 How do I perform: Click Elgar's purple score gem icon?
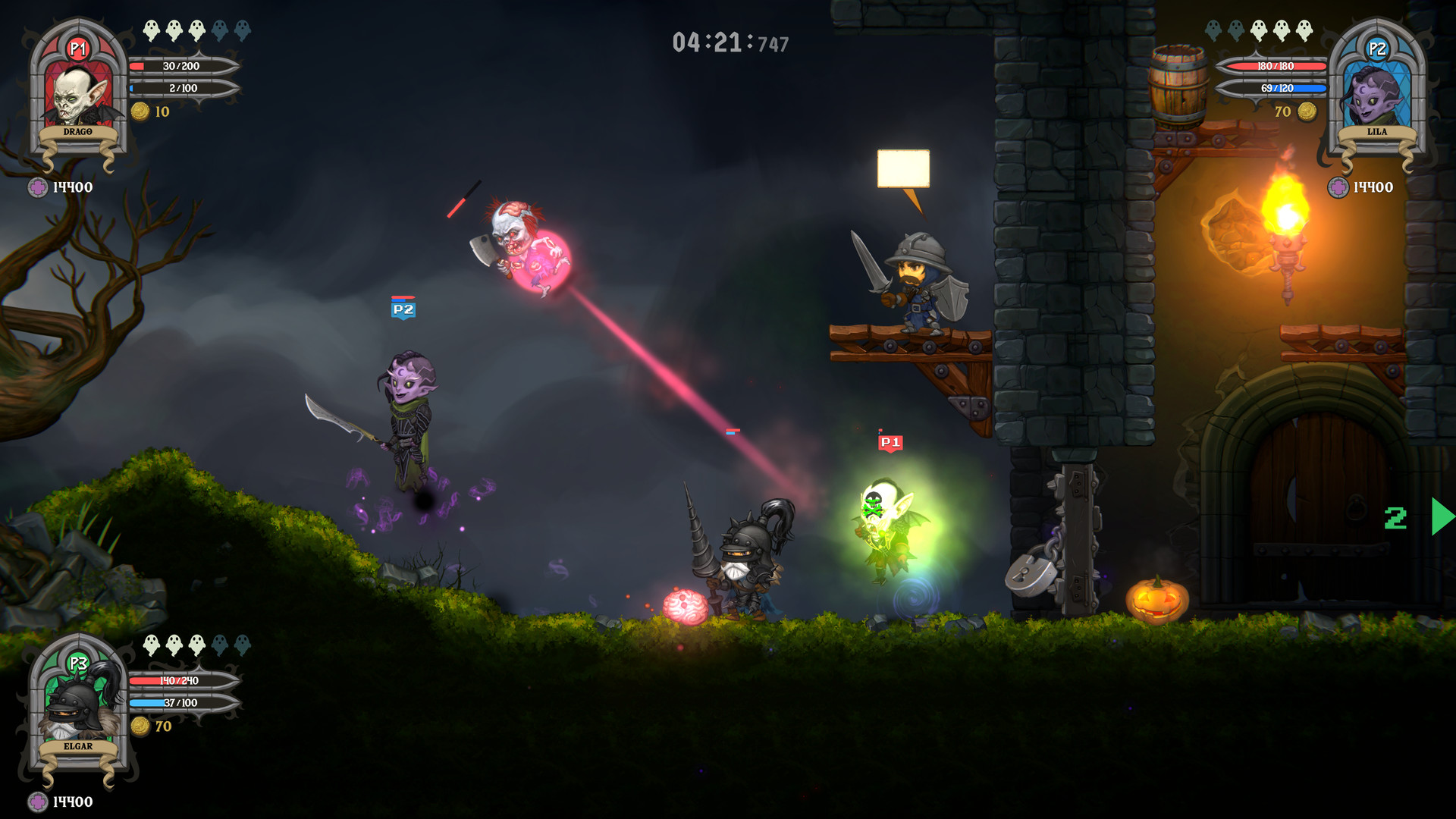[38, 802]
